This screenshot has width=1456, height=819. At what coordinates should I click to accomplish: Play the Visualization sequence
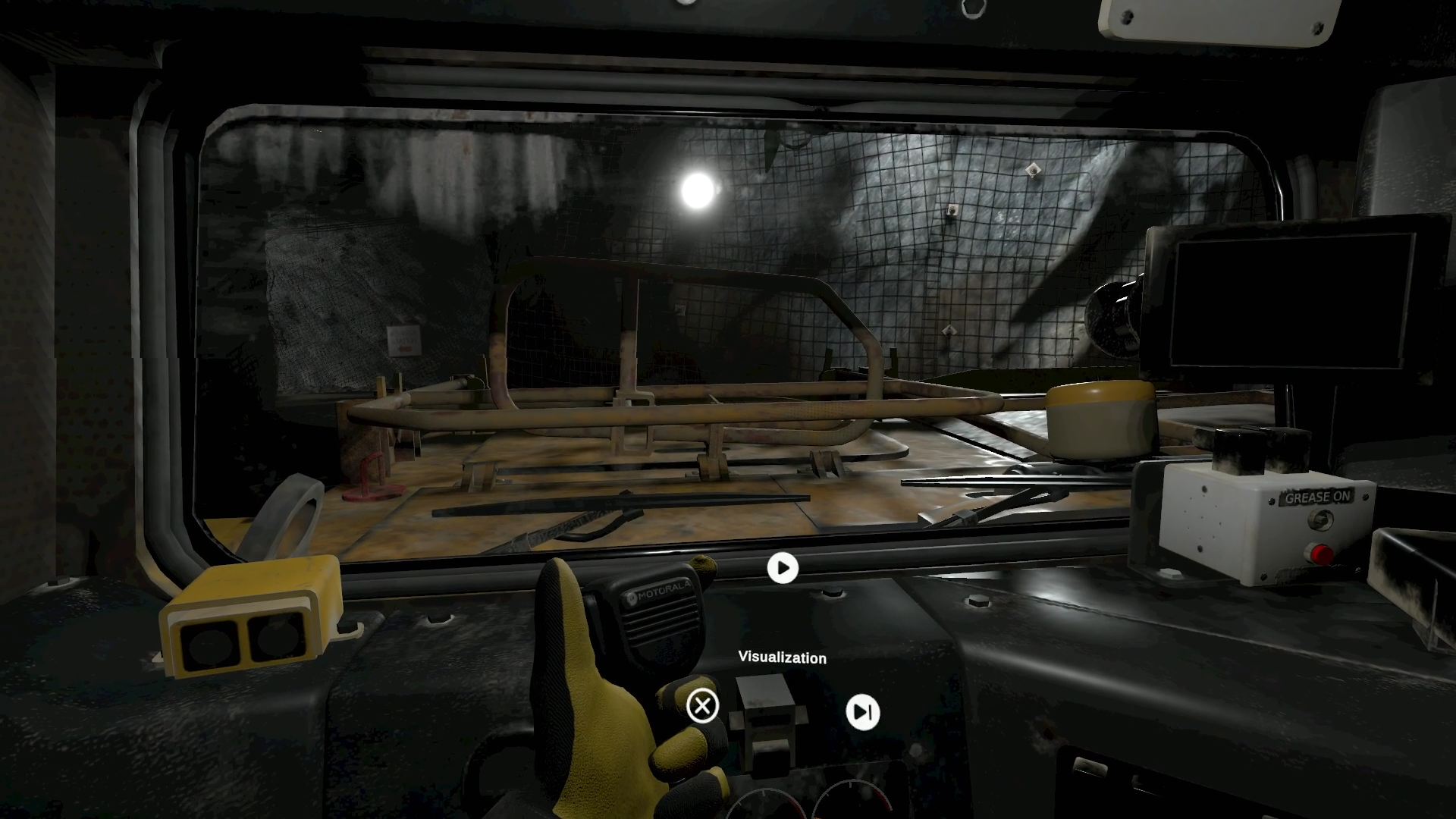point(783,568)
